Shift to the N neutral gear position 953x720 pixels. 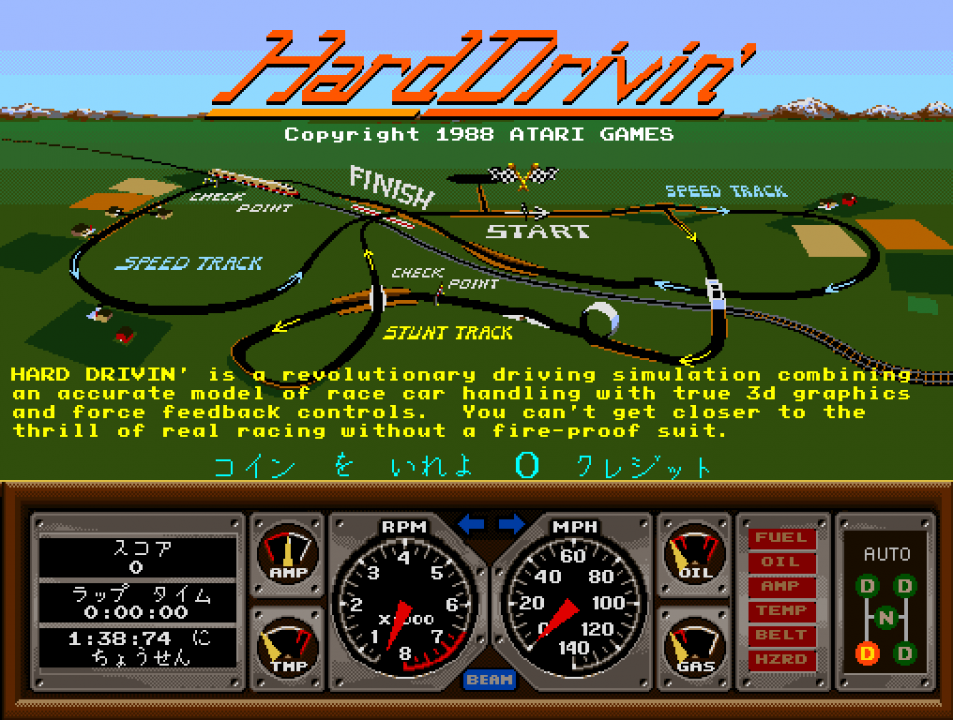[886, 619]
